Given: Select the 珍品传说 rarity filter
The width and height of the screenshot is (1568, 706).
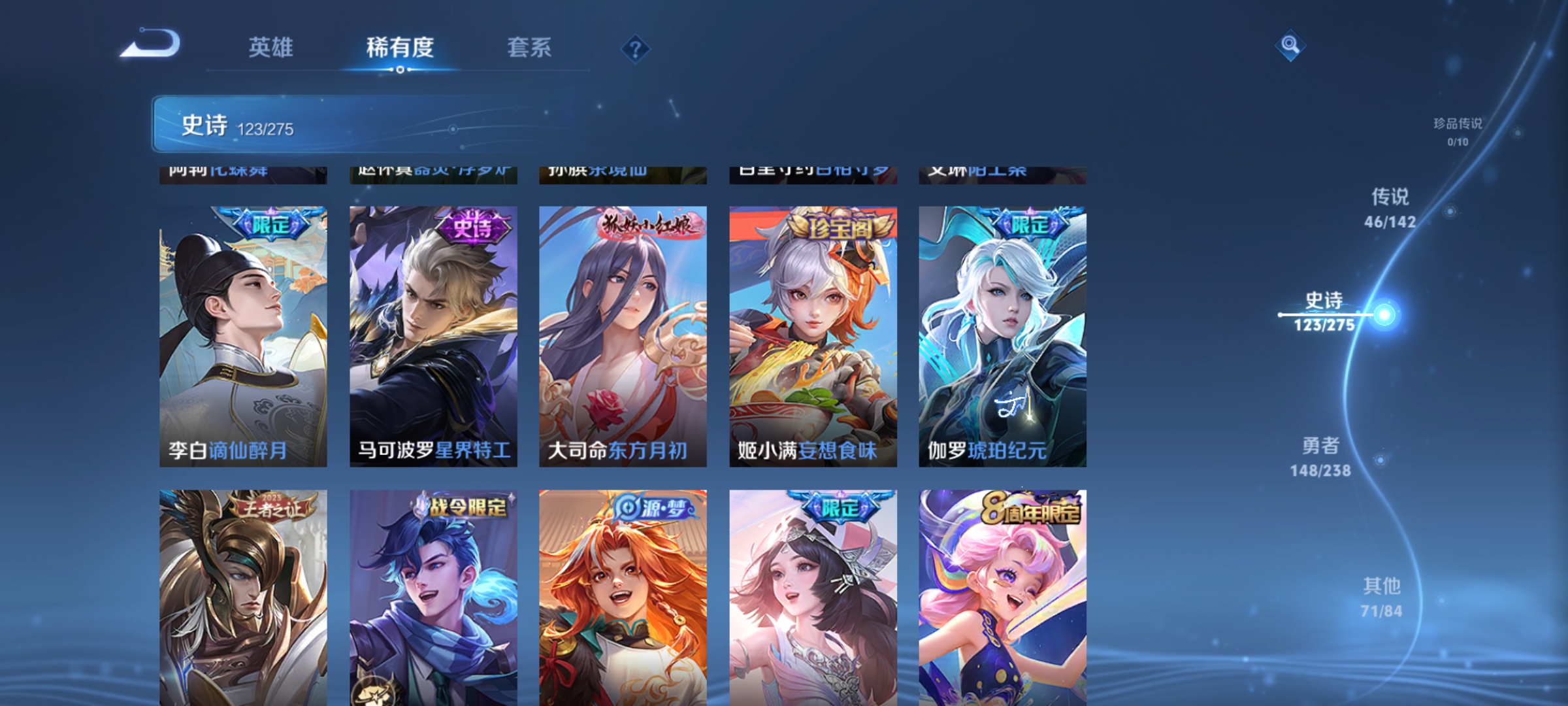Looking at the screenshot, I should coord(1457,127).
